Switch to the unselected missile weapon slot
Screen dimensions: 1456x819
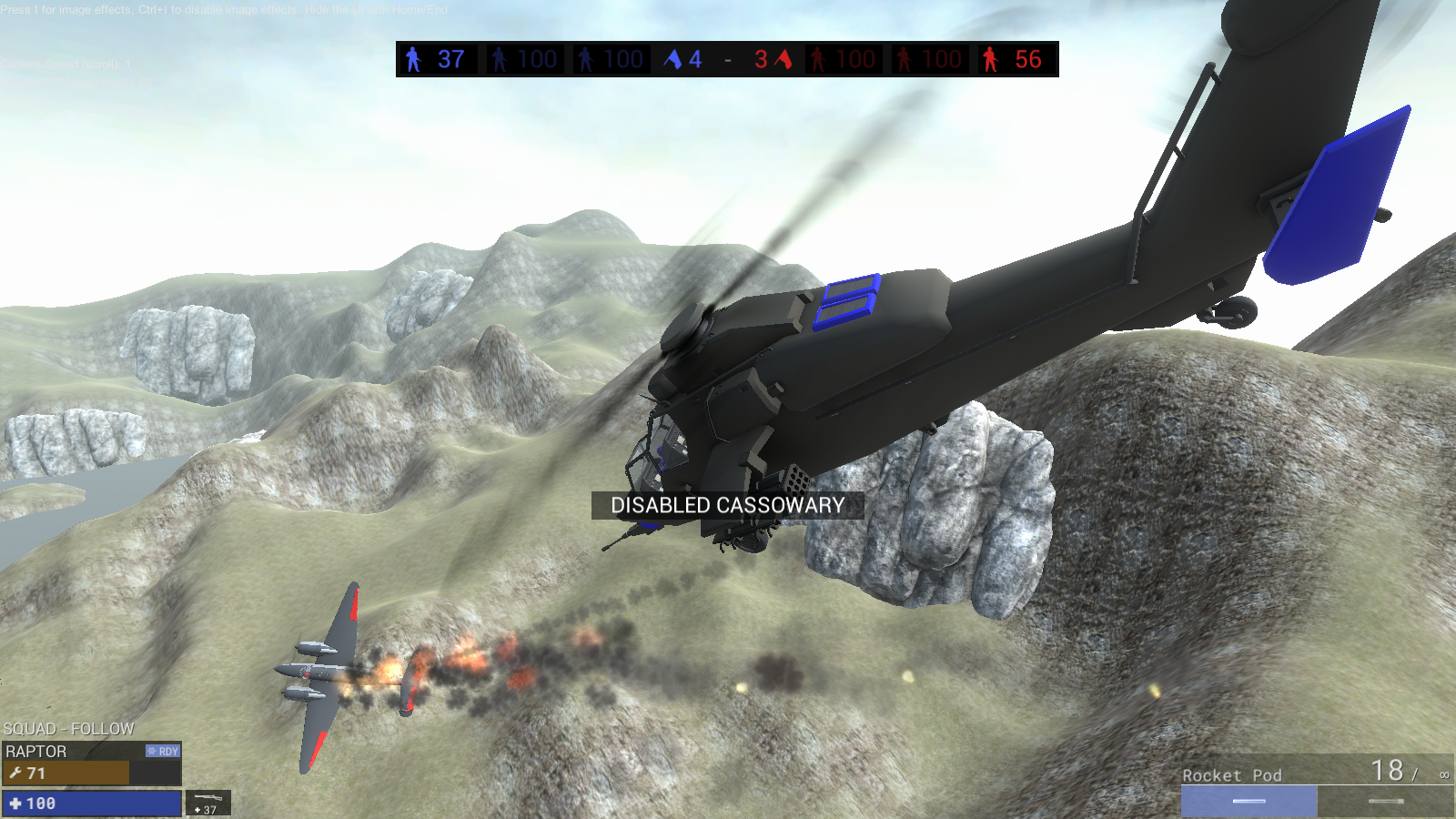click(x=1386, y=801)
